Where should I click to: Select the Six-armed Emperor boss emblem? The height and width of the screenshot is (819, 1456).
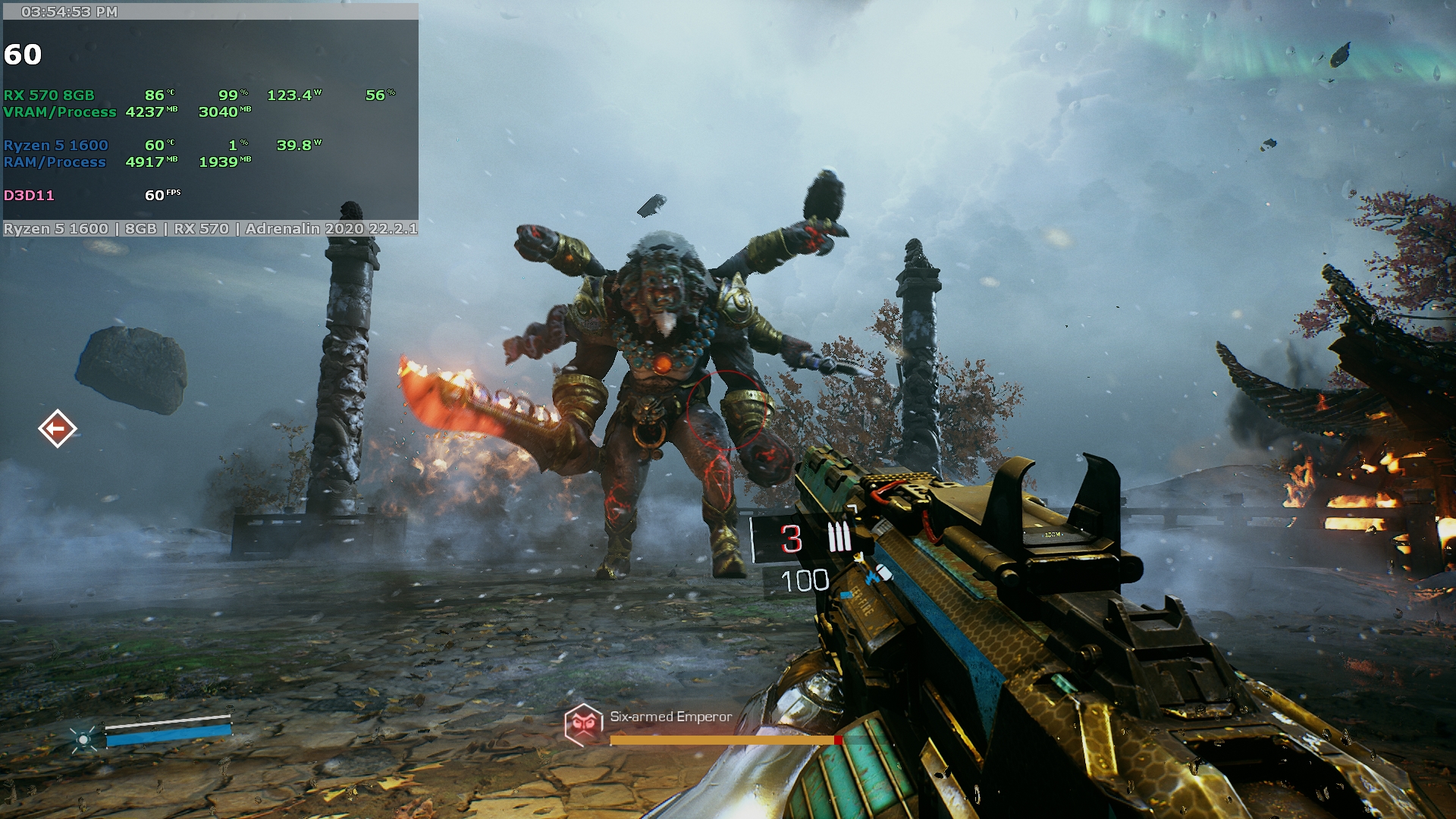pos(583,724)
